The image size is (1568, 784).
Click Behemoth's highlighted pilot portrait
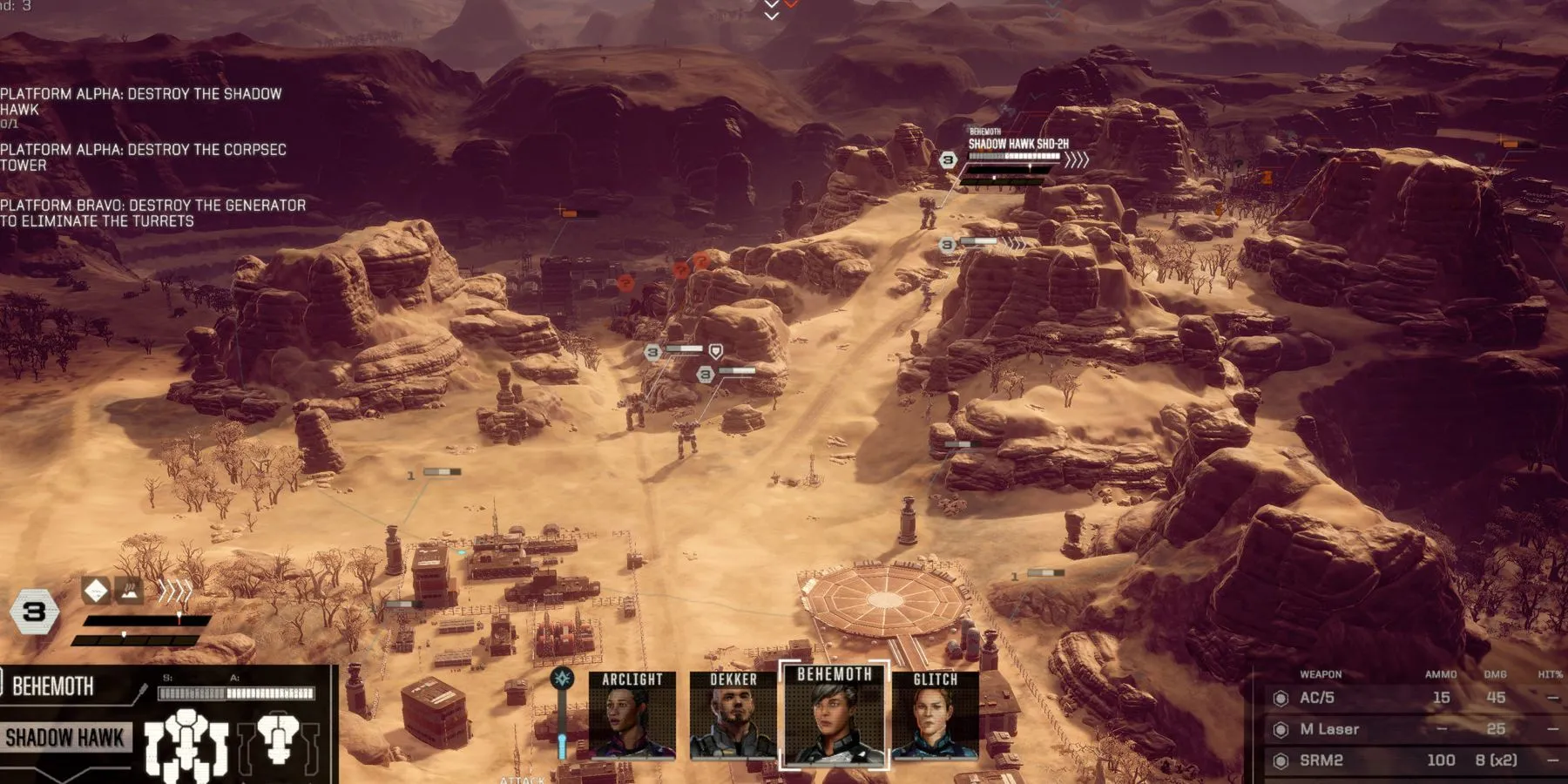(x=834, y=716)
